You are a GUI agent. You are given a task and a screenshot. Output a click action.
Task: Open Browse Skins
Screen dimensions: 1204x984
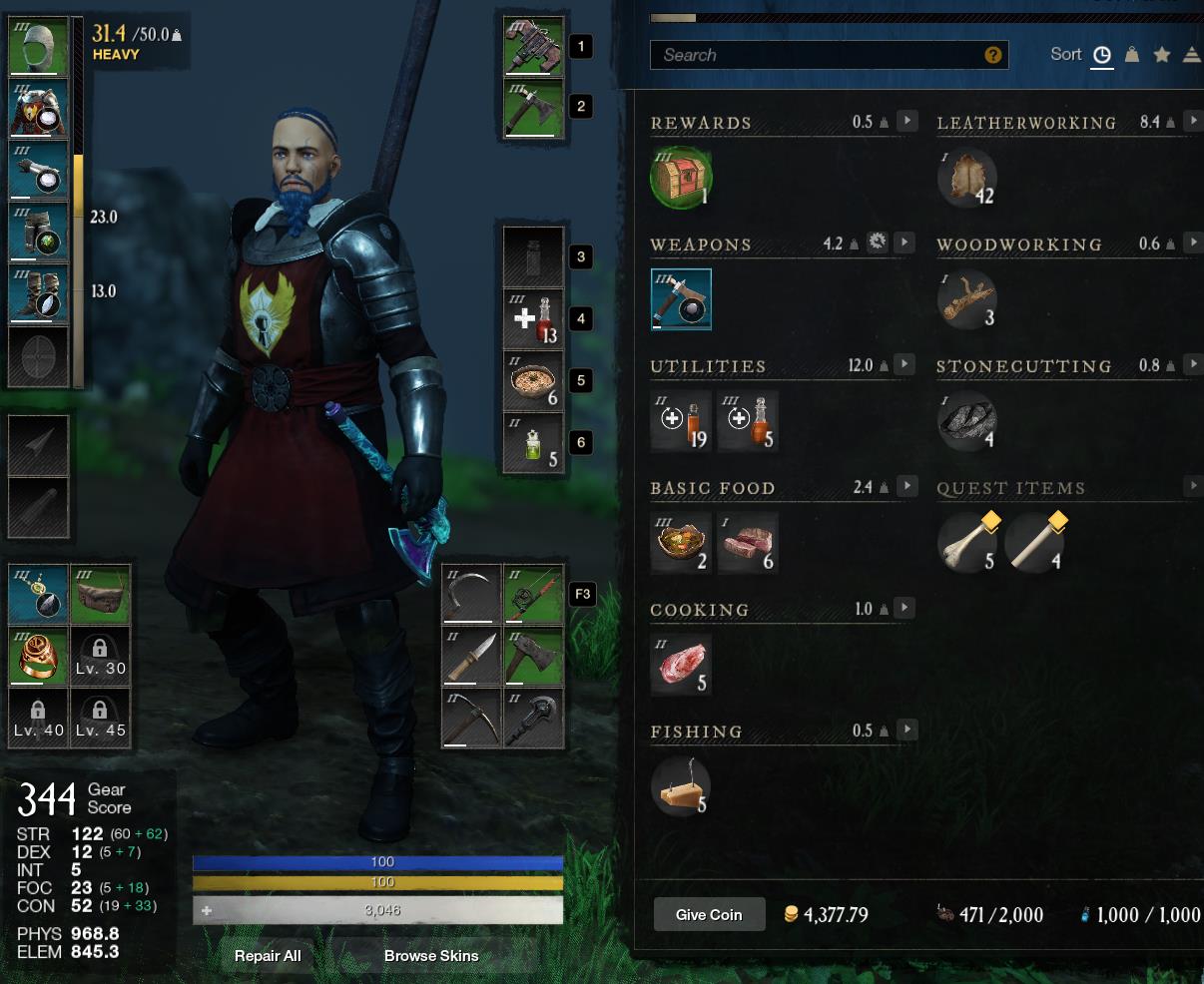(431, 955)
